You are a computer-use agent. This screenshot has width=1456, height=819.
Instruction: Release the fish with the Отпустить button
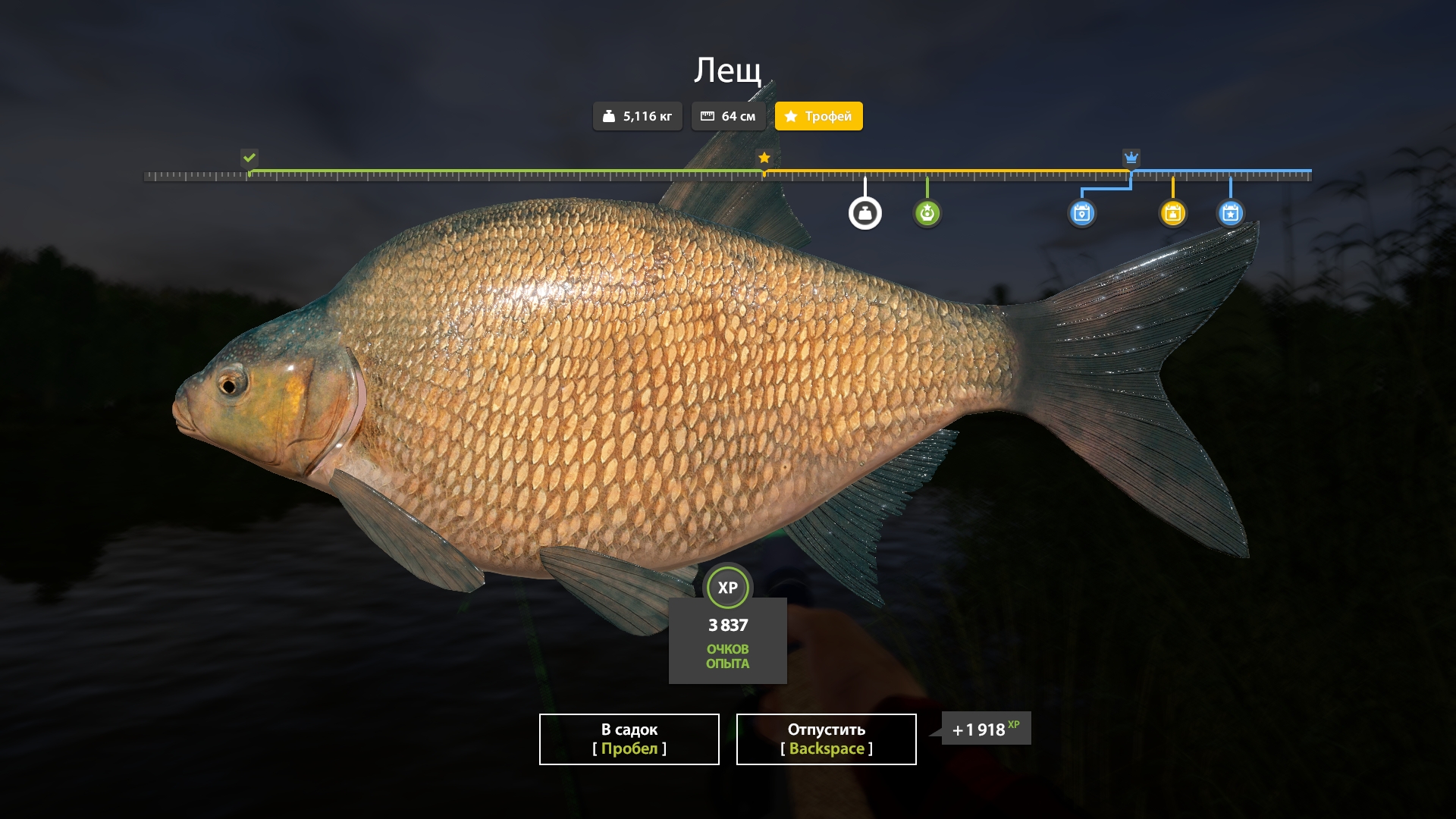[826, 739]
